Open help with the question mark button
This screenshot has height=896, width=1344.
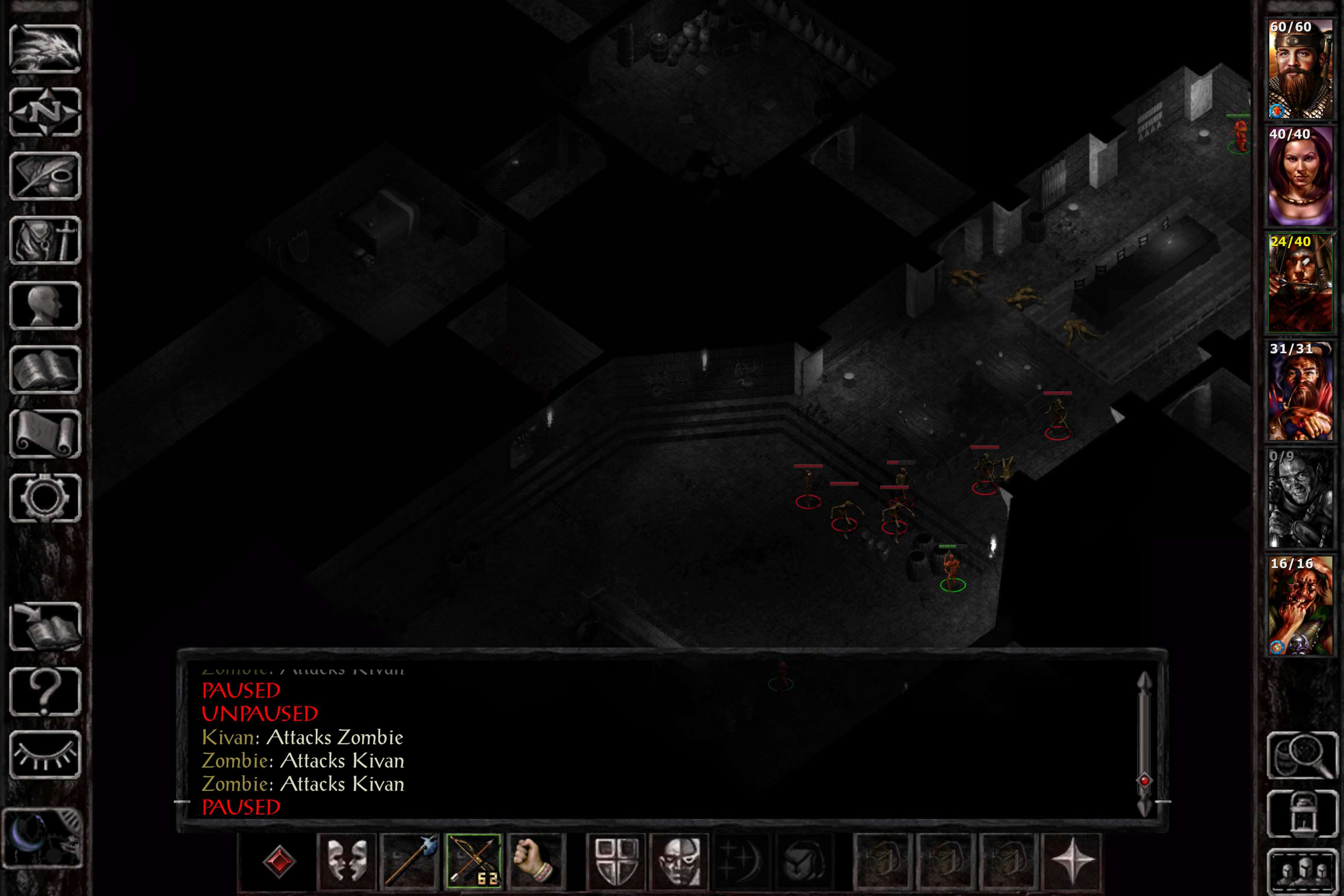pyautogui.click(x=45, y=691)
